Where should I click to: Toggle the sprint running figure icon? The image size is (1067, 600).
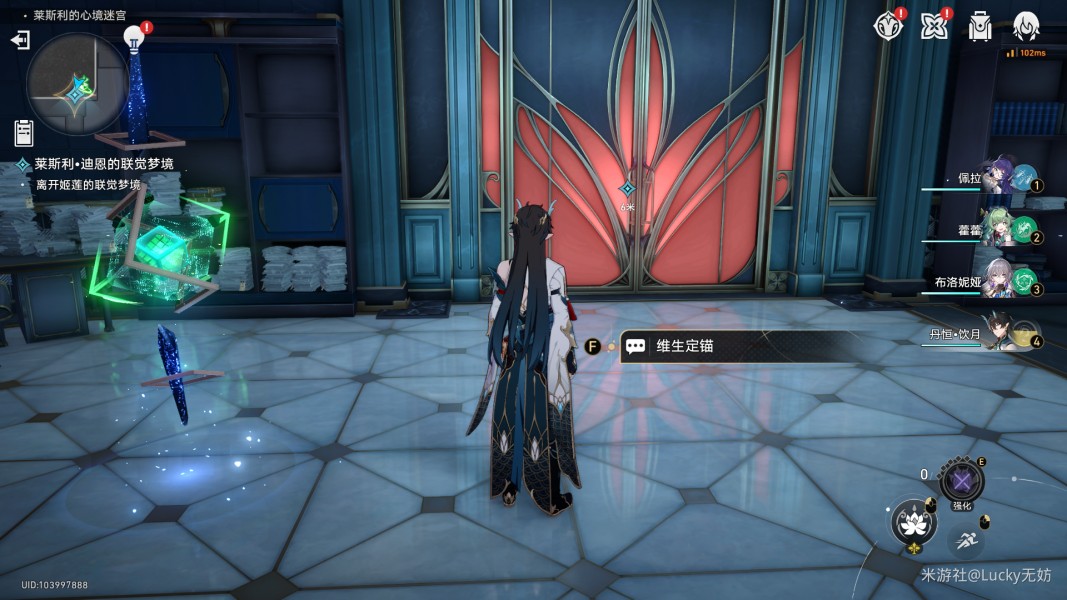point(966,541)
